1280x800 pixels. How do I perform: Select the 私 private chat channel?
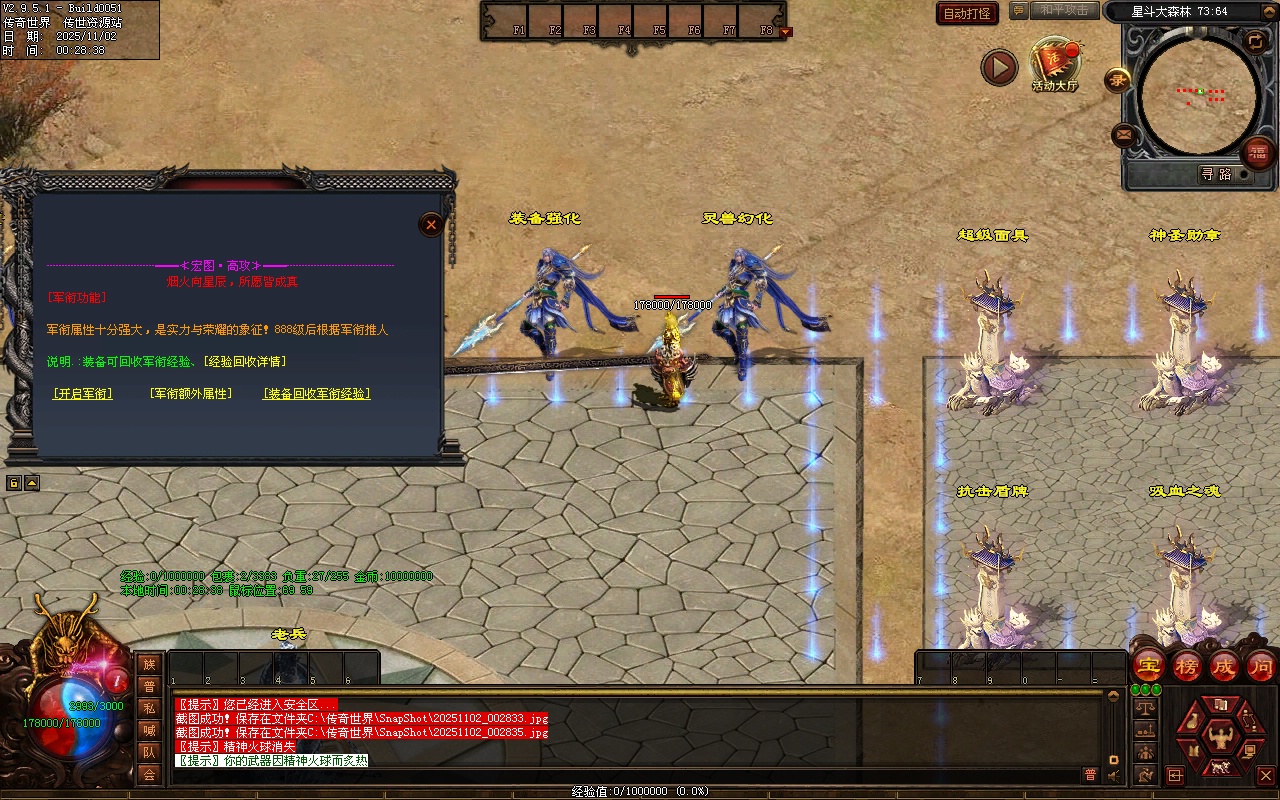[x=149, y=708]
